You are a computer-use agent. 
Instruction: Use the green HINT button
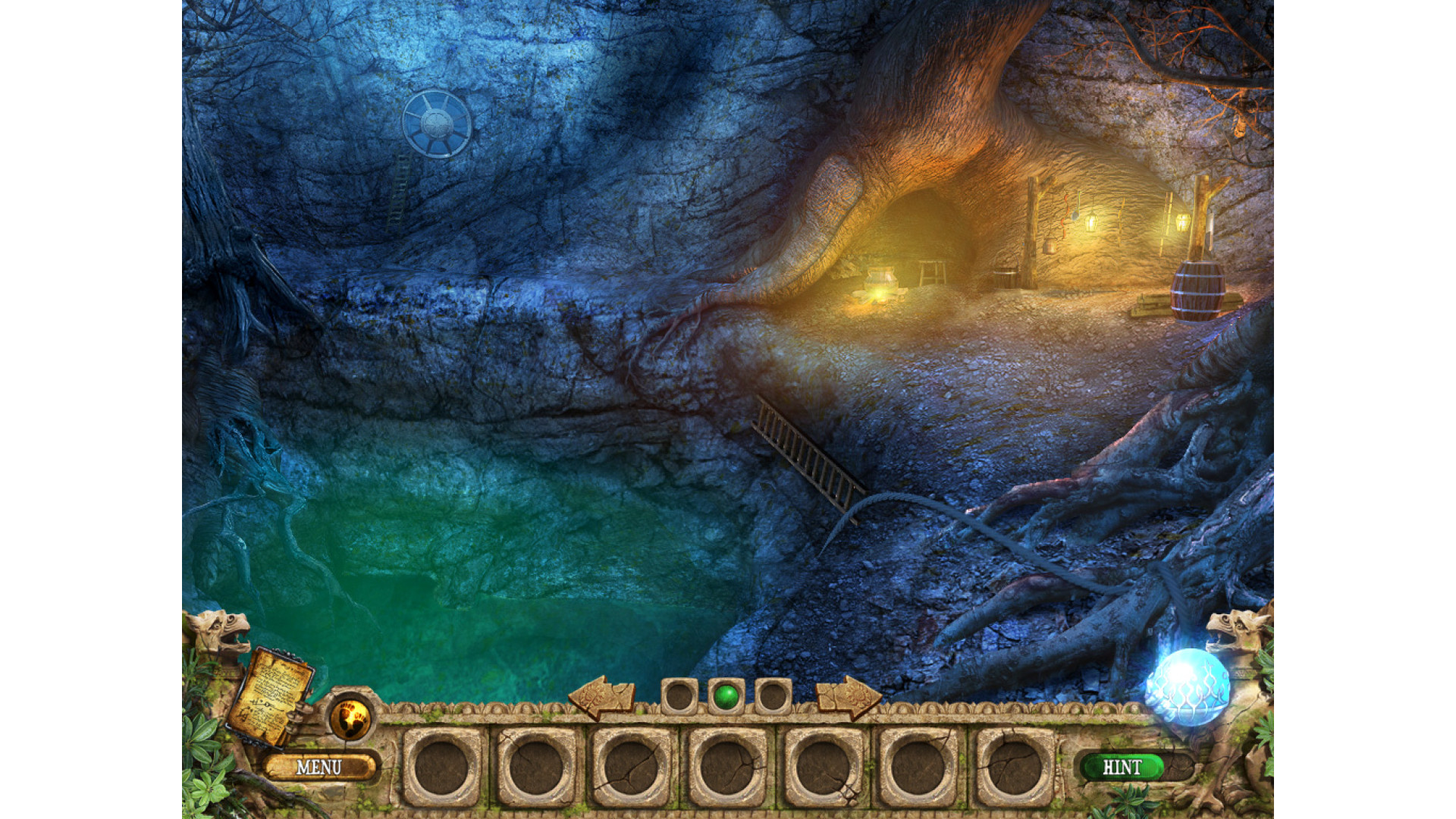click(x=1122, y=767)
